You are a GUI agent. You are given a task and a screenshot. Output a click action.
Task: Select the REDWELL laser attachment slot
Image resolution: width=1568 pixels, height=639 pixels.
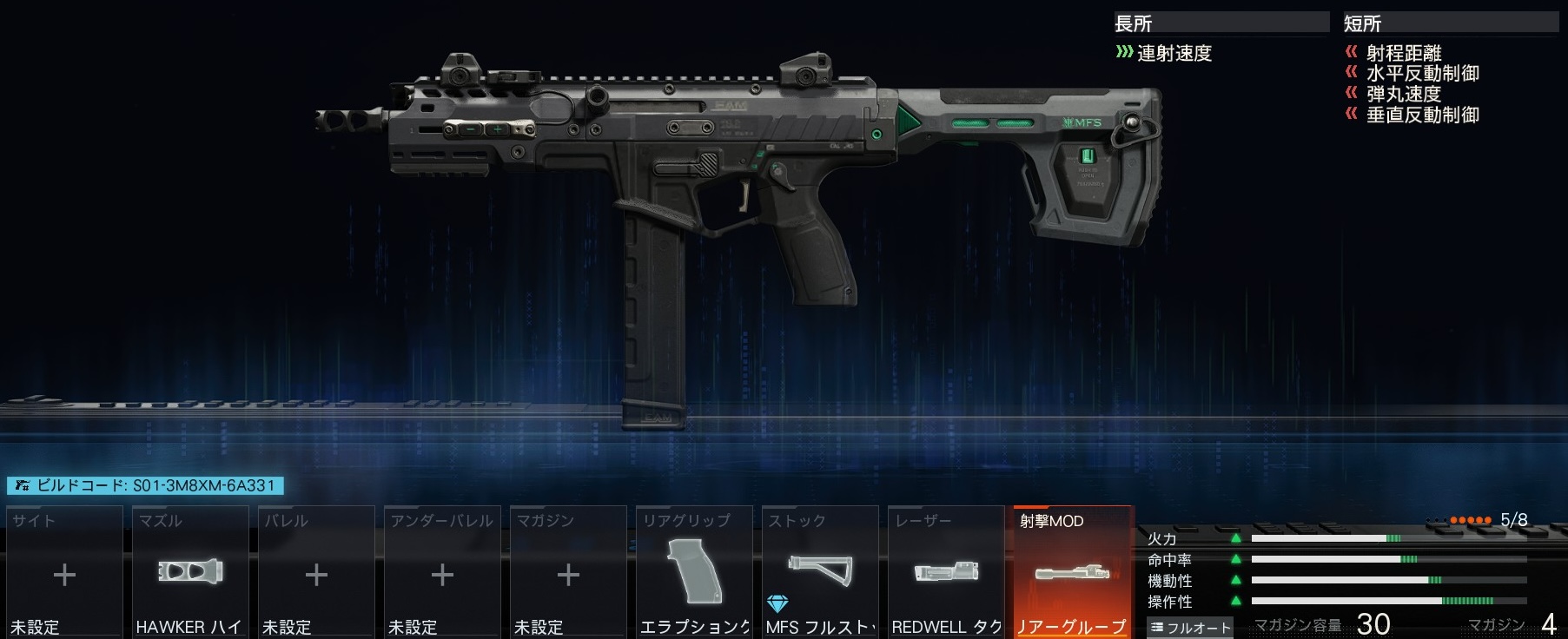[946, 573]
